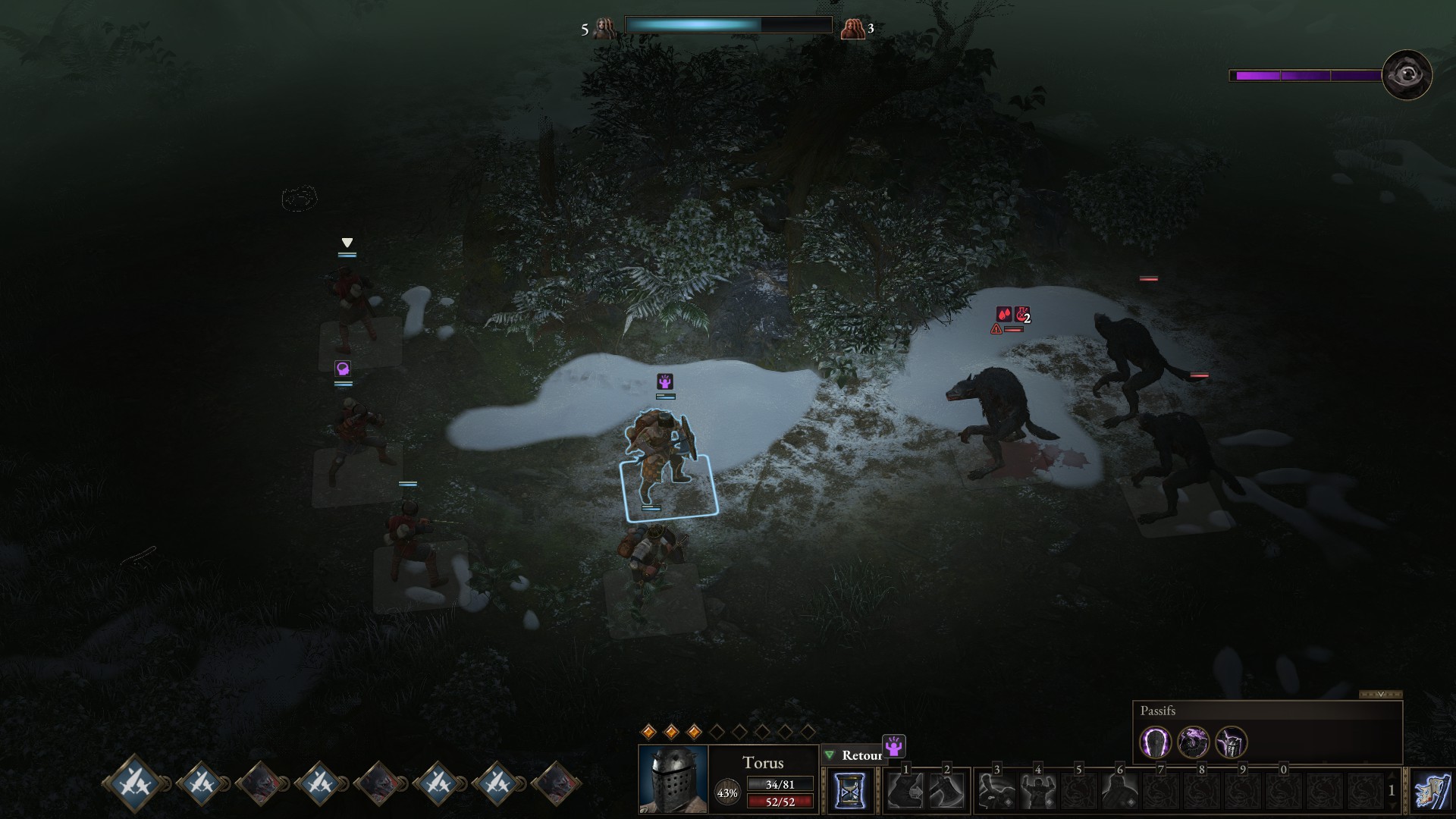Screen dimensions: 1456x819
Task: Select the first turn-order diamond
Action: coord(136,782)
